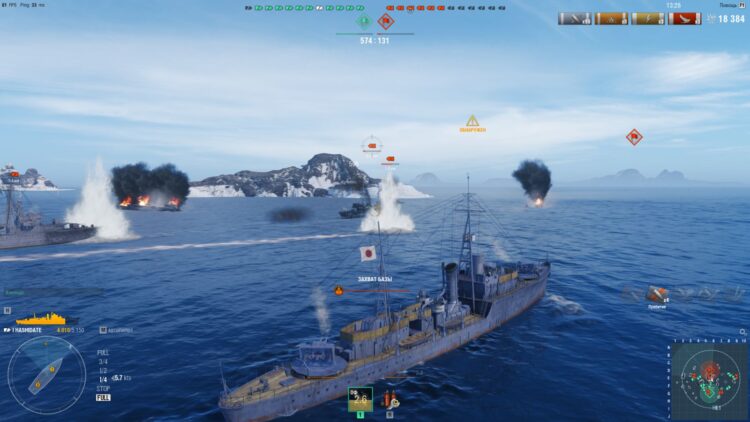This screenshot has height=422, width=750.
Task: Click the ship heading compass dial
Action: coord(46,376)
